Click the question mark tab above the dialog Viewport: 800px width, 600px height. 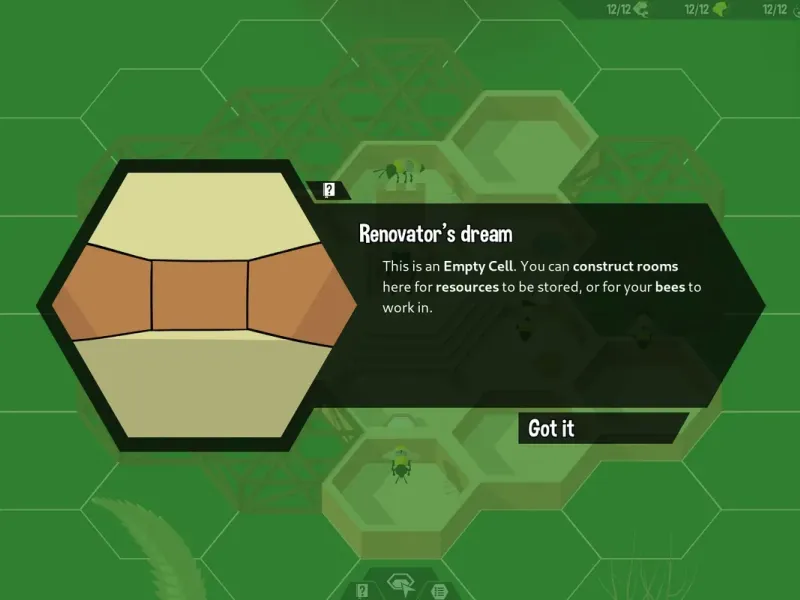click(x=329, y=190)
